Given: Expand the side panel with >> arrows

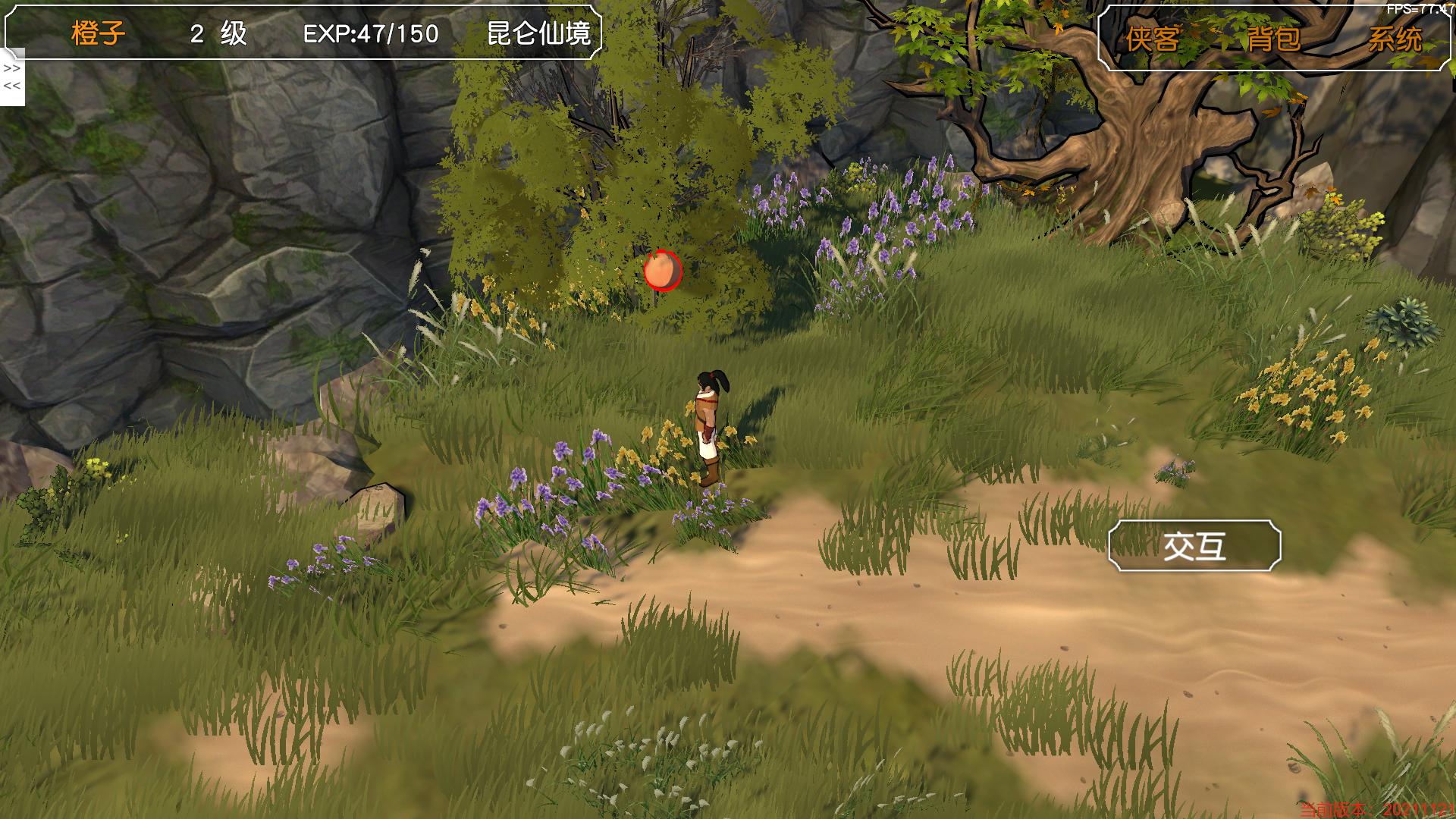Looking at the screenshot, I should pyautogui.click(x=11, y=68).
